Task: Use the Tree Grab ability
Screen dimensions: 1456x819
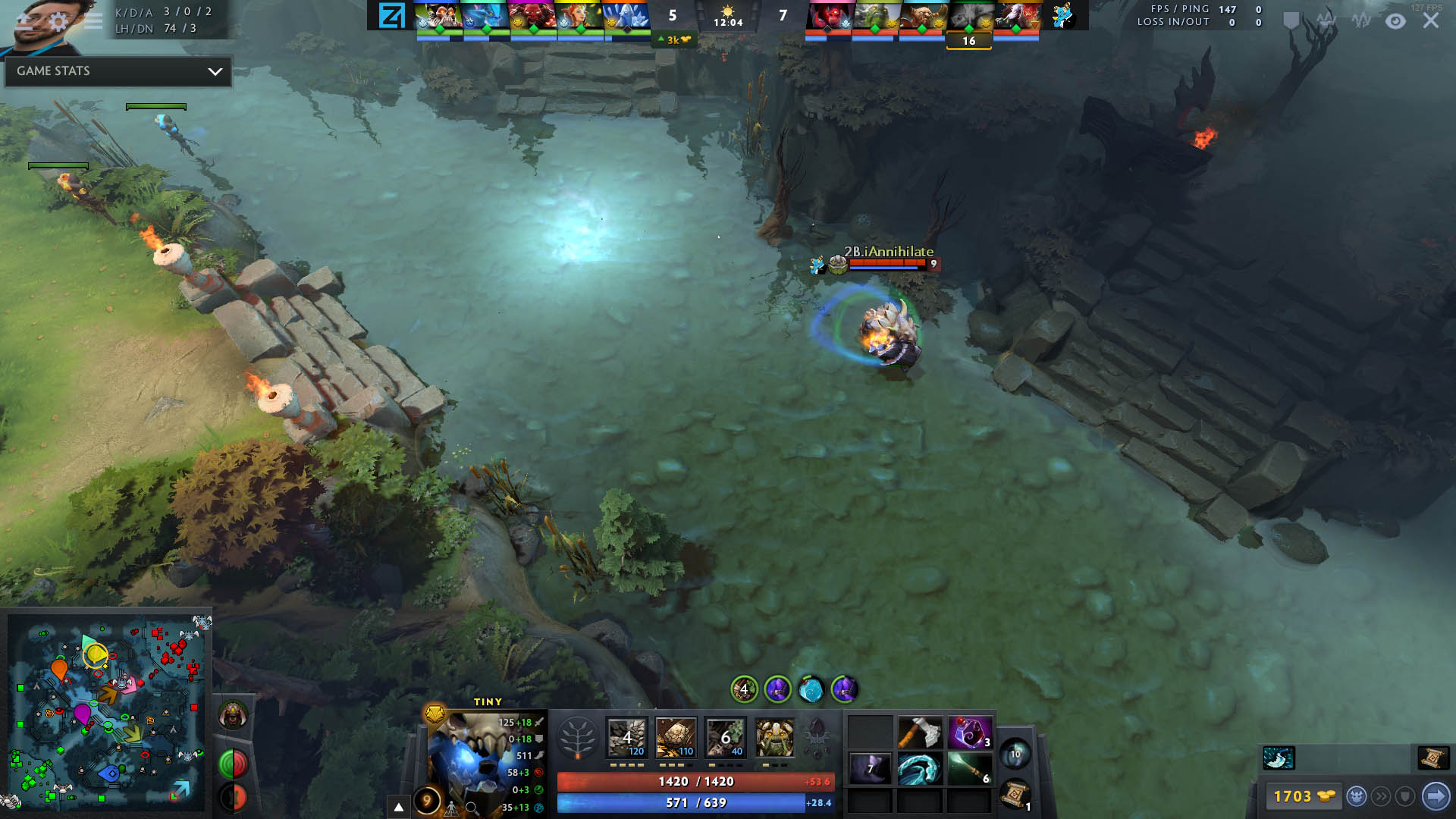Action: click(725, 737)
